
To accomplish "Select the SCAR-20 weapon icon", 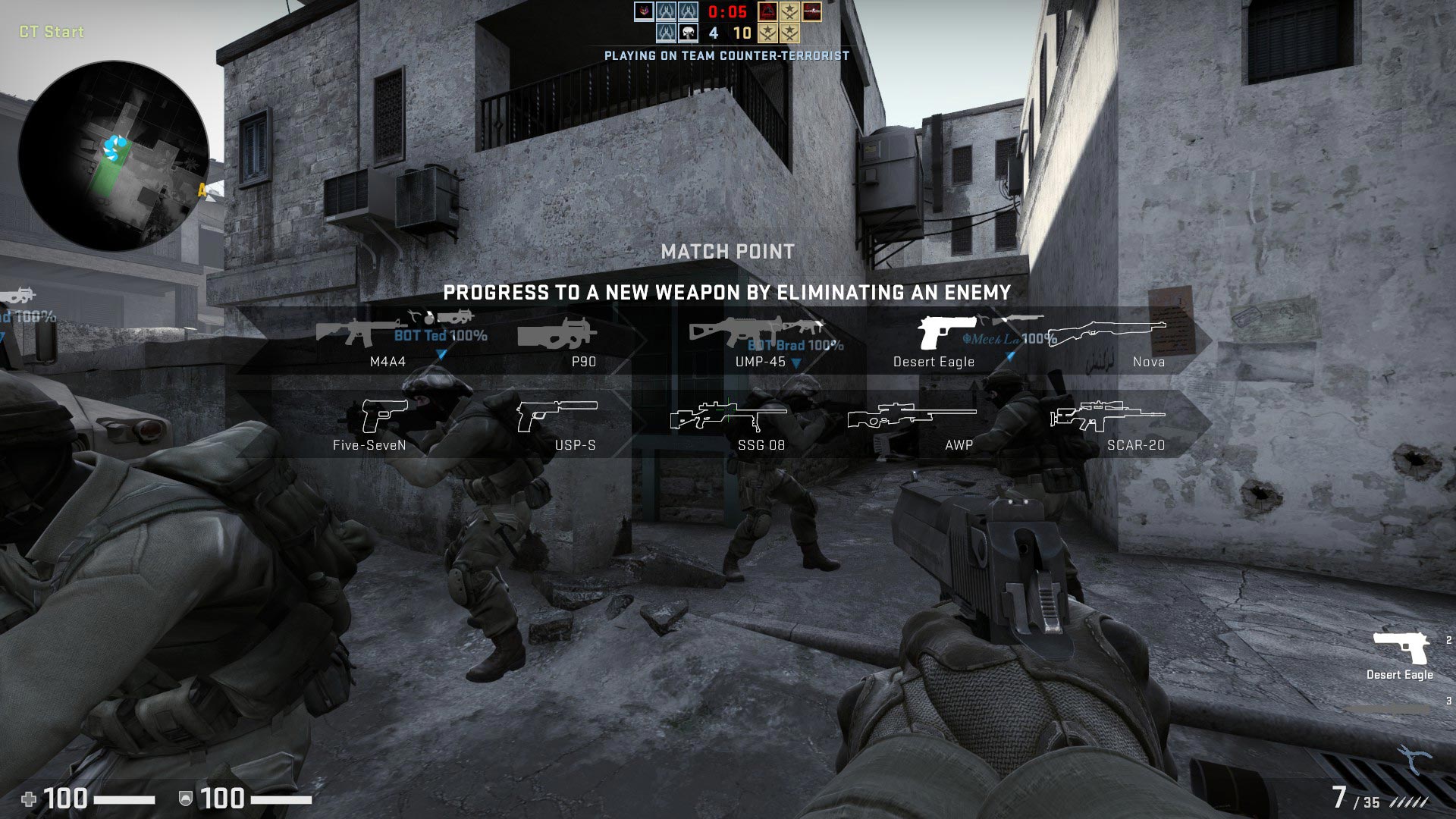I will (1106, 416).
